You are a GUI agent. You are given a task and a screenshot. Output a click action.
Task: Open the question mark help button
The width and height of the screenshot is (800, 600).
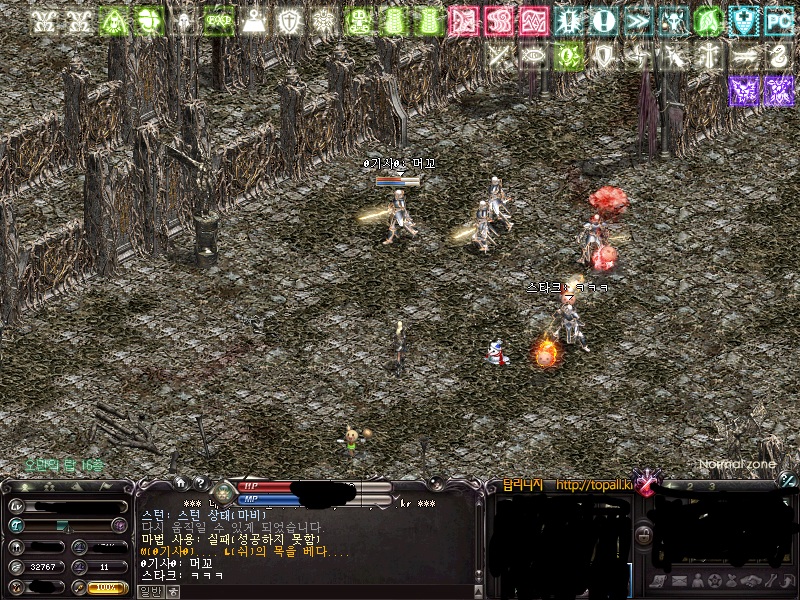coord(199,482)
